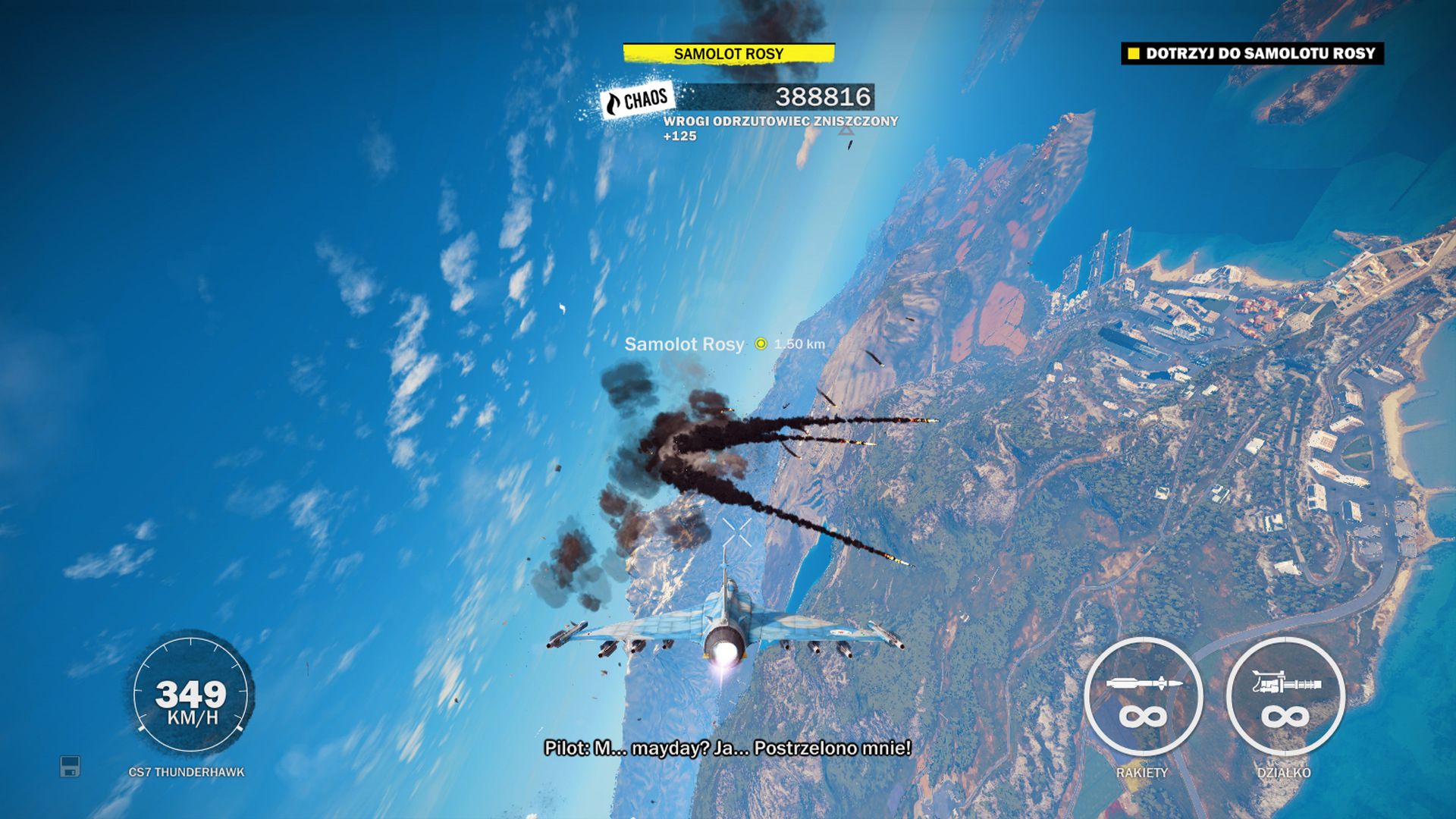This screenshot has width=1456, height=819.
Task: Click the Samolot Rosy waypoint circle icon
Action: 761,344
